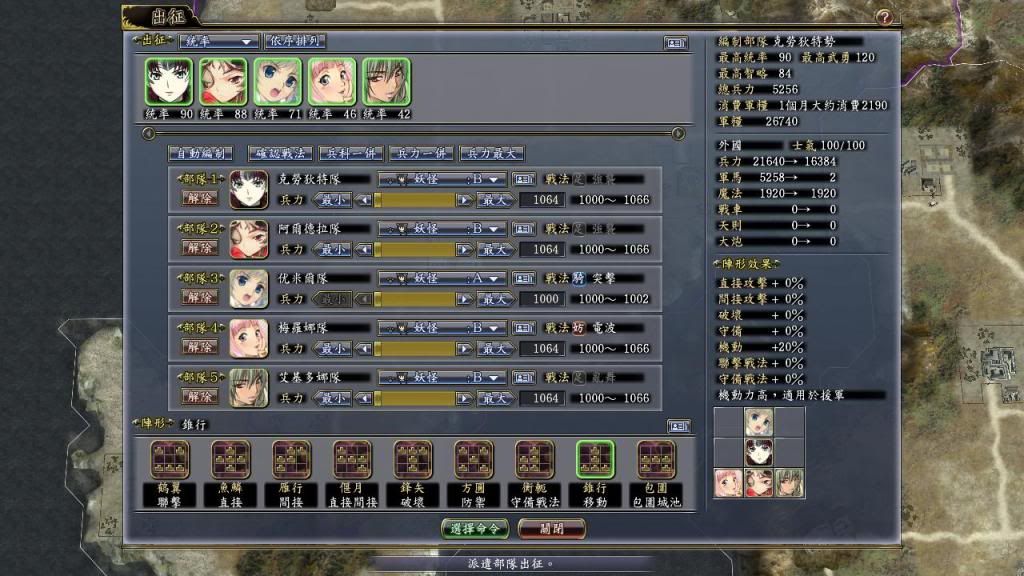Click the 依序排列 button
The height and width of the screenshot is (576, 1024).
click(295, 42)
